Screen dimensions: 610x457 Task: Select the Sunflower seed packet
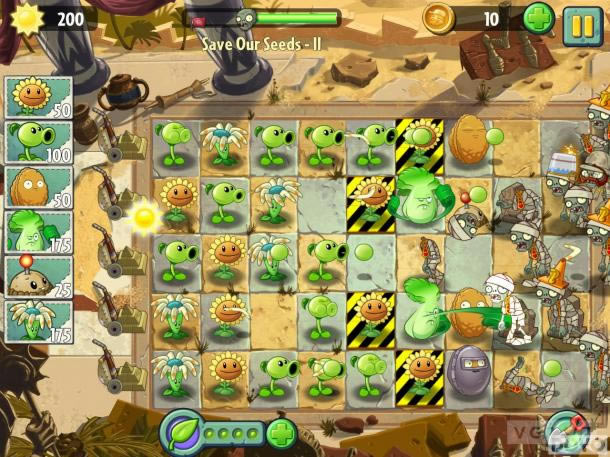38,98
